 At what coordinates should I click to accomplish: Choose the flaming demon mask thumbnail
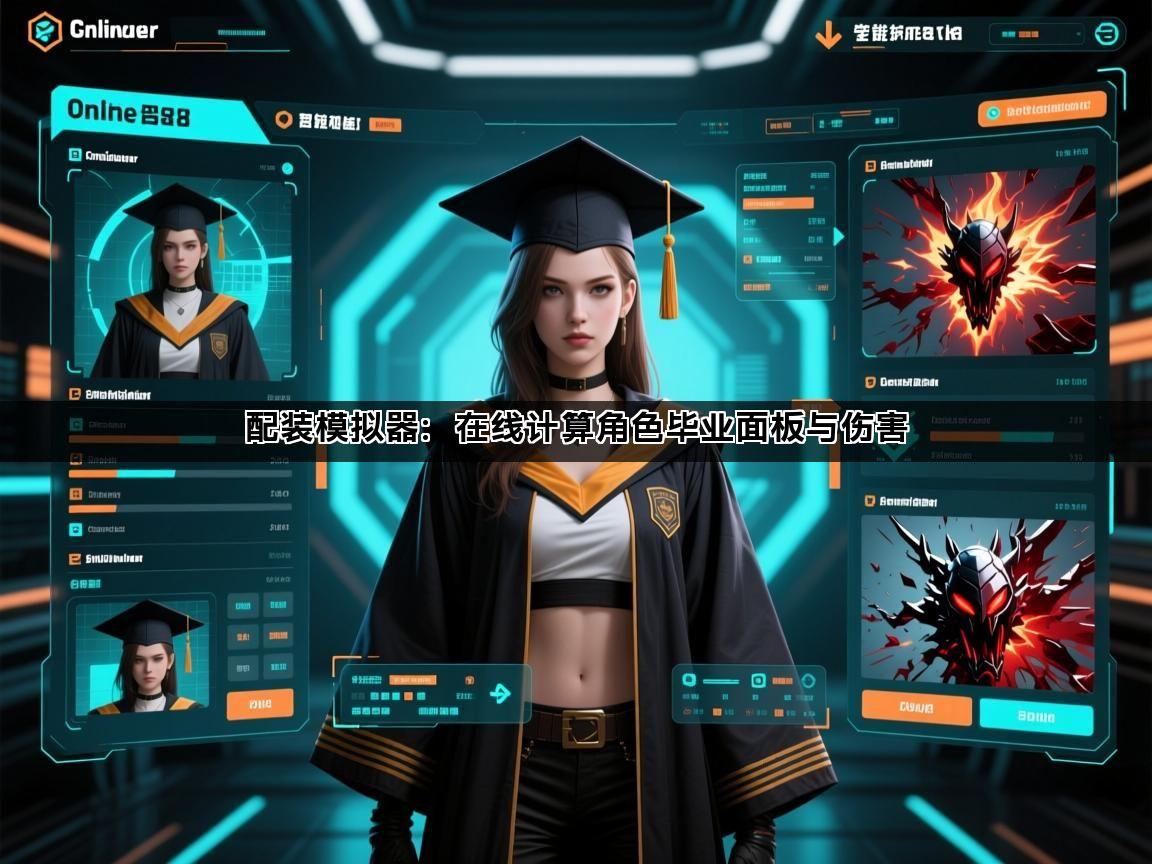tap(978, 262)
